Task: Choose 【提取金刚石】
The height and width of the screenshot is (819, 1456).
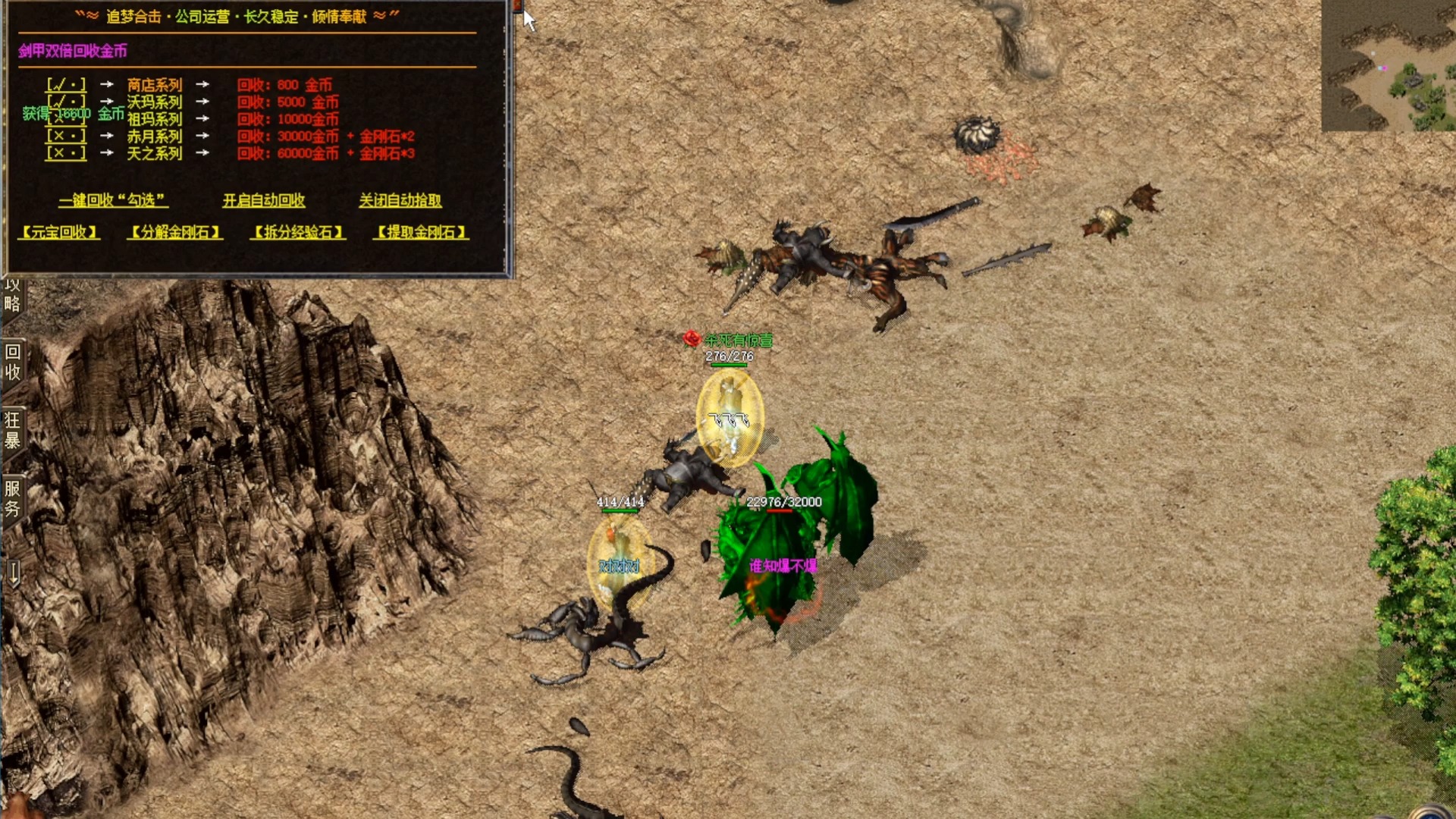Action: point(421,232)
